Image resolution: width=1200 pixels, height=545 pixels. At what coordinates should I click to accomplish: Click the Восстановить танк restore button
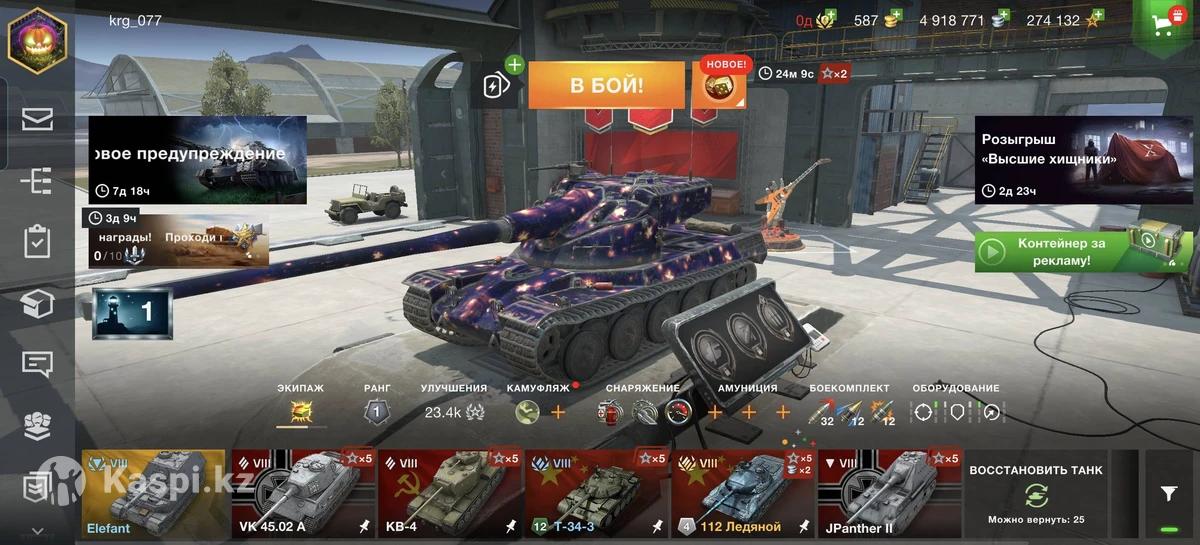click(x=1035, y=493)
